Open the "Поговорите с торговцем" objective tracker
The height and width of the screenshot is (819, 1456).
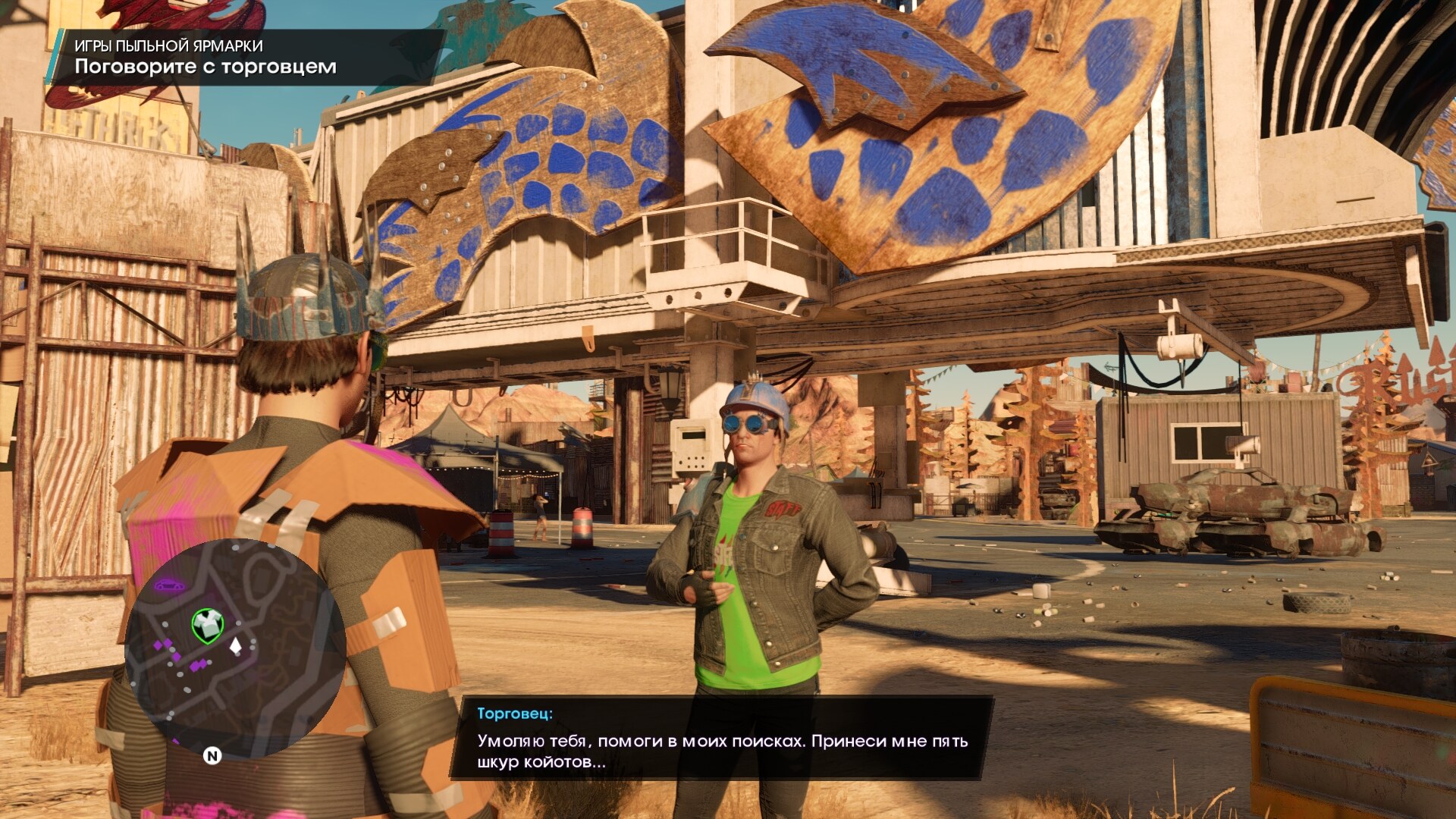206,67
